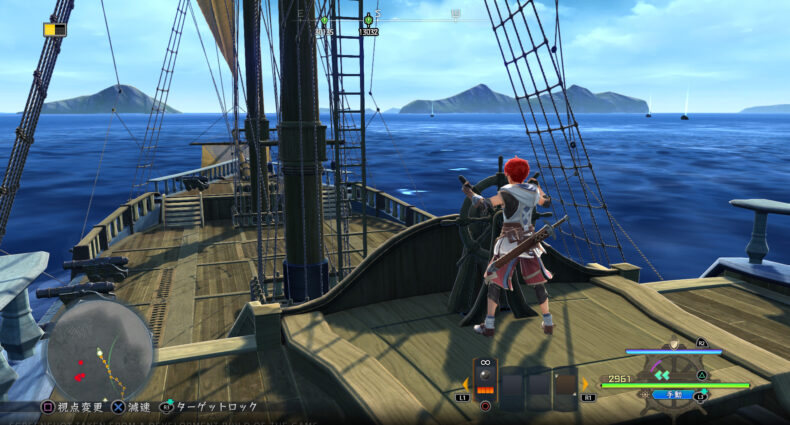Select the cannonball ammo slot with infinity symbol
The width and height of the screenshot is (790, 425).
click(x=486, y=381)
